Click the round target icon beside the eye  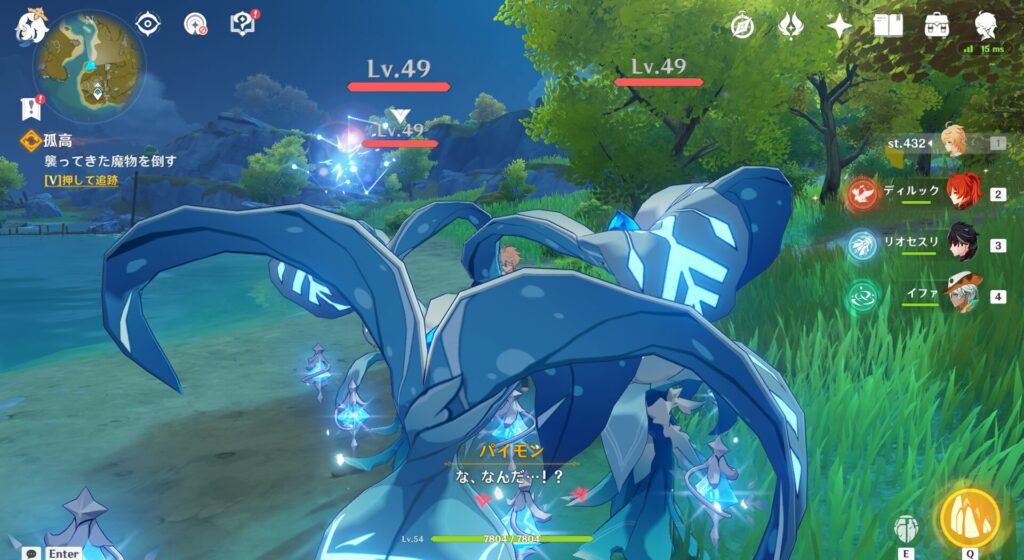[197, 24]
